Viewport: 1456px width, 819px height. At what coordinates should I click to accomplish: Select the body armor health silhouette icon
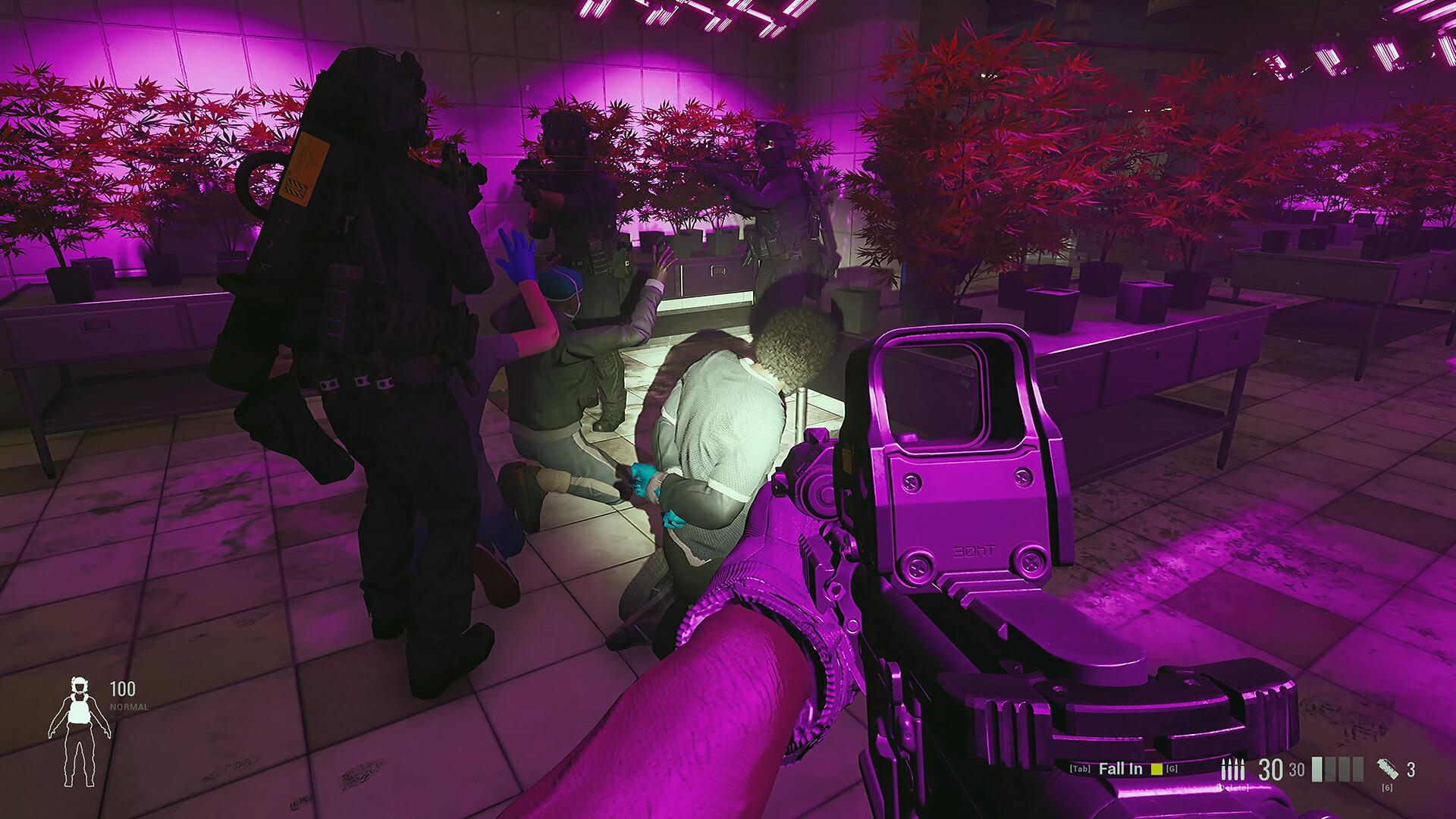point(80,713)
